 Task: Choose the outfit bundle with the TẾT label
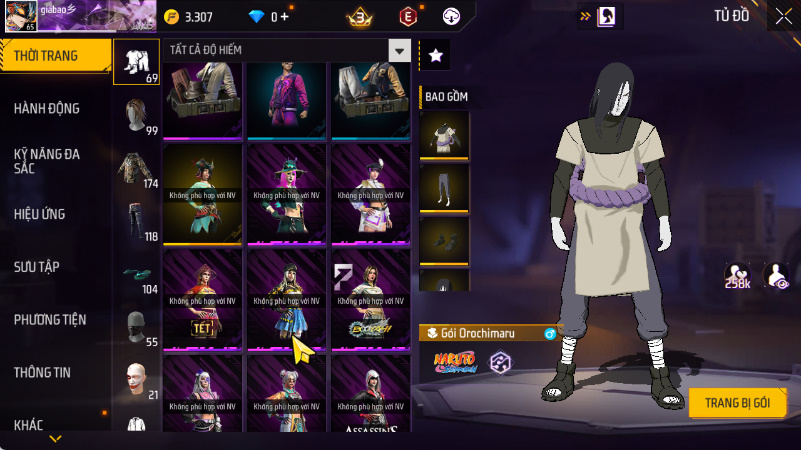click(x=204, y=299)
